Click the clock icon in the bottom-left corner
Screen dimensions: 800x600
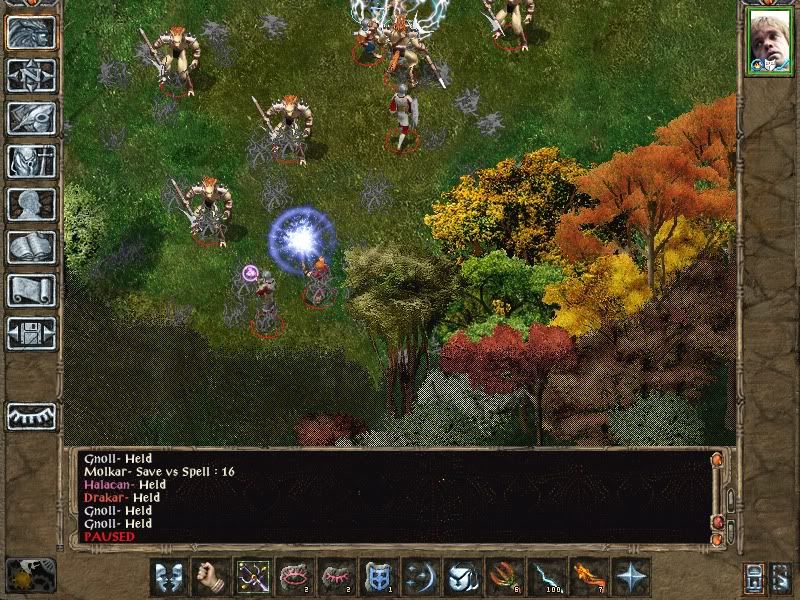(x=30, y=575)
